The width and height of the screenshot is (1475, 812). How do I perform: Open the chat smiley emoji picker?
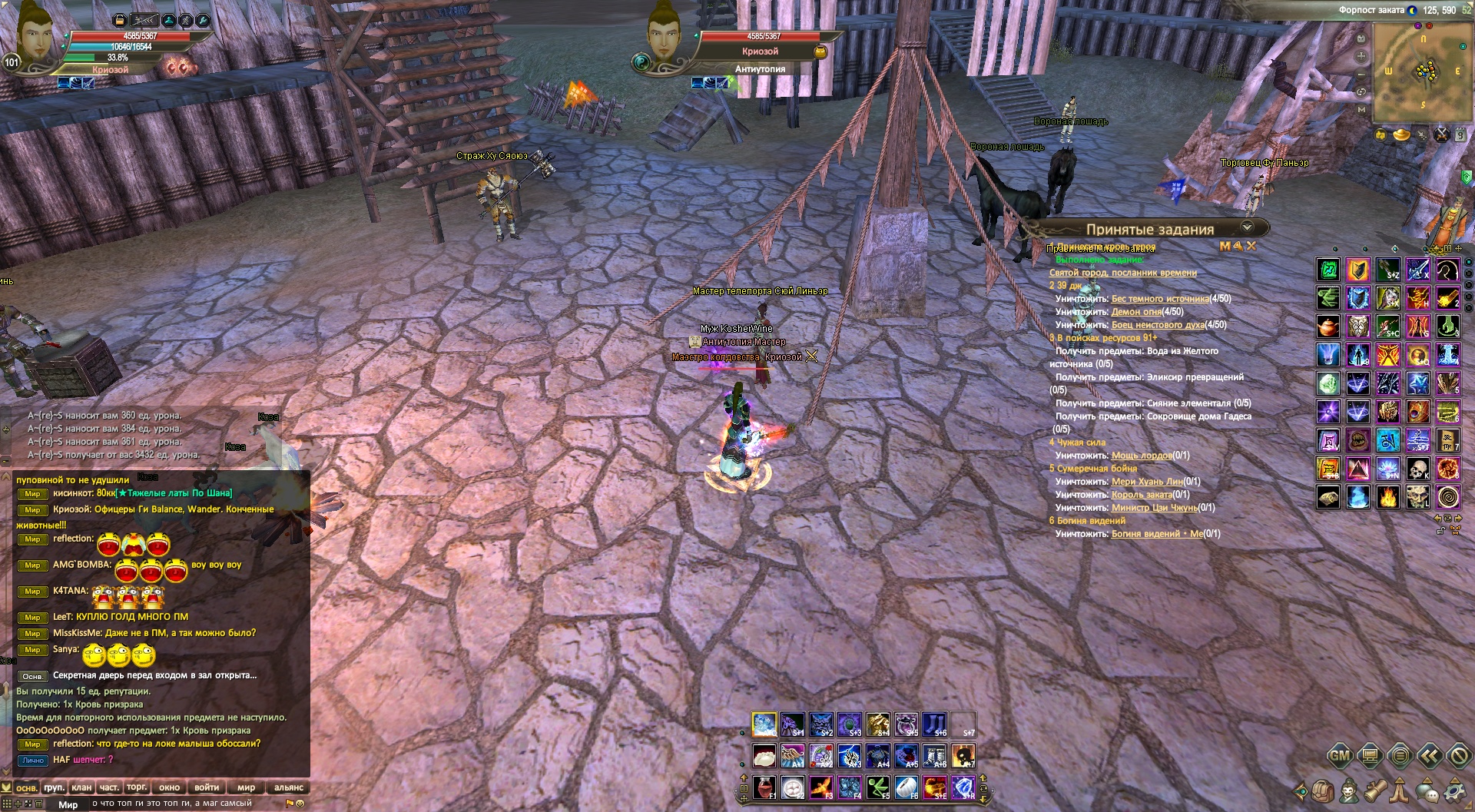click(x=300, y=804)
